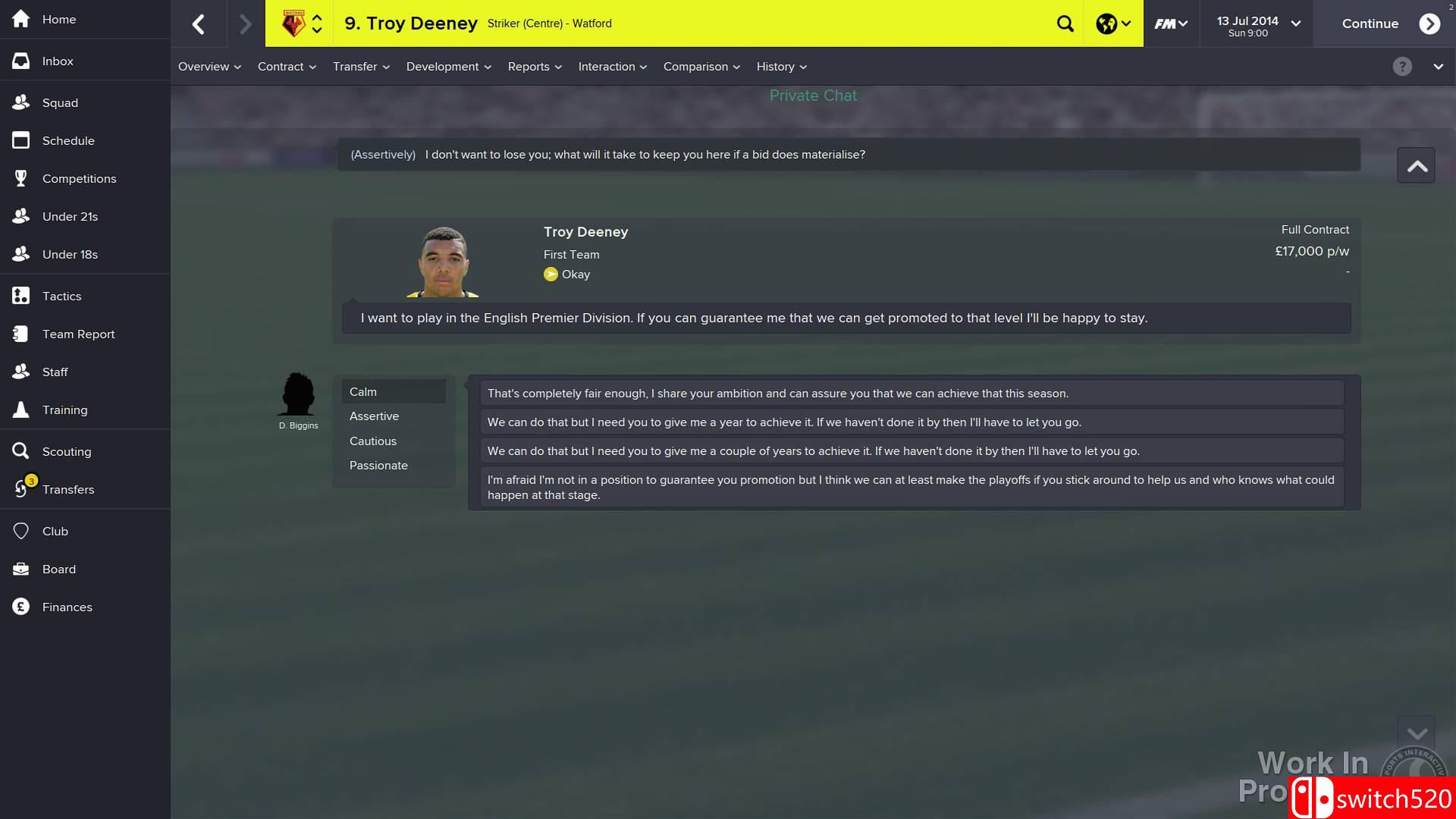The height and width of the screenshot is (819, 1456).
Task: Open the Interaction menu
Action: point(612,67)
